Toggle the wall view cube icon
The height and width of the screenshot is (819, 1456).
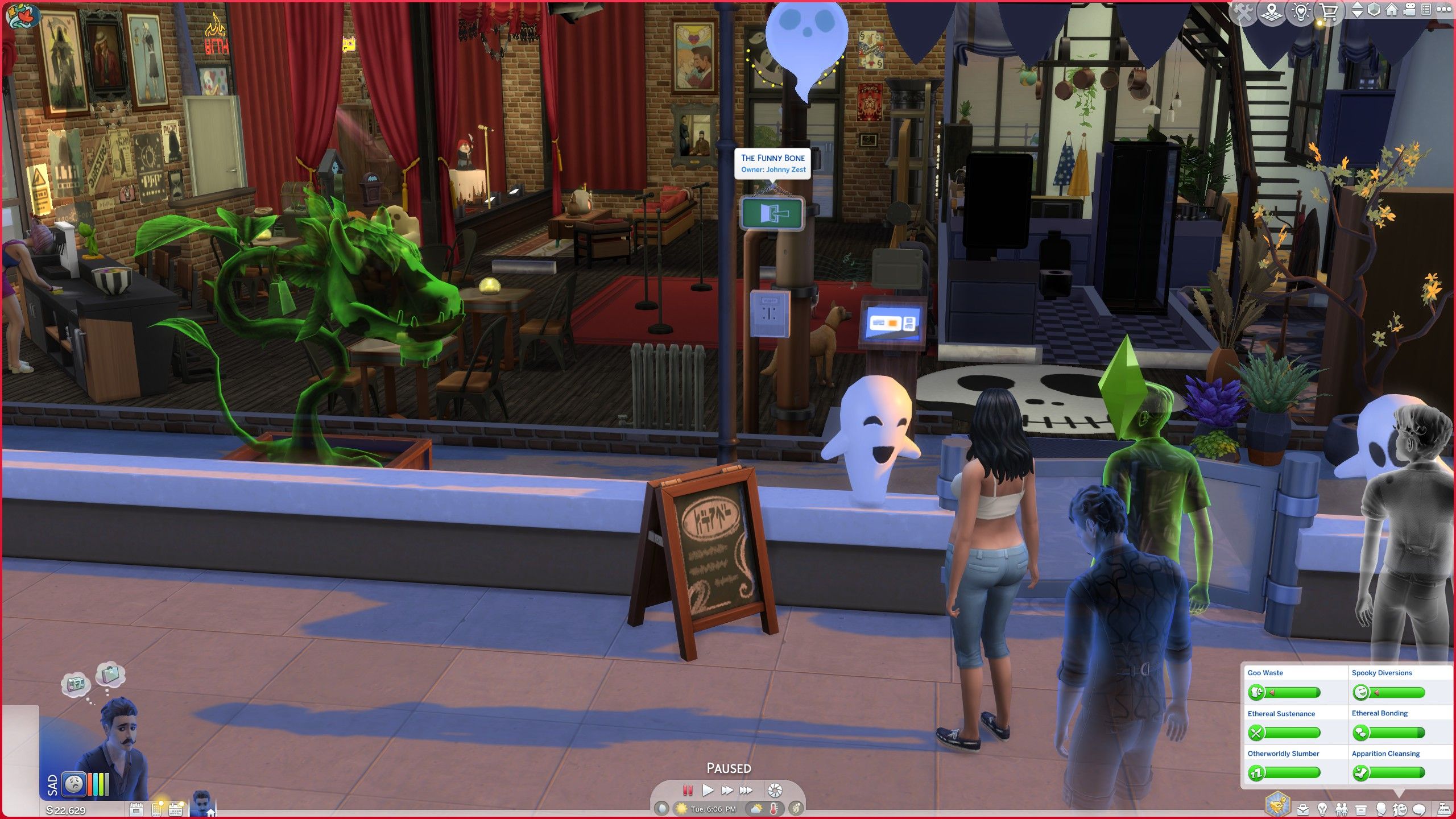(x=1374, y=10)
